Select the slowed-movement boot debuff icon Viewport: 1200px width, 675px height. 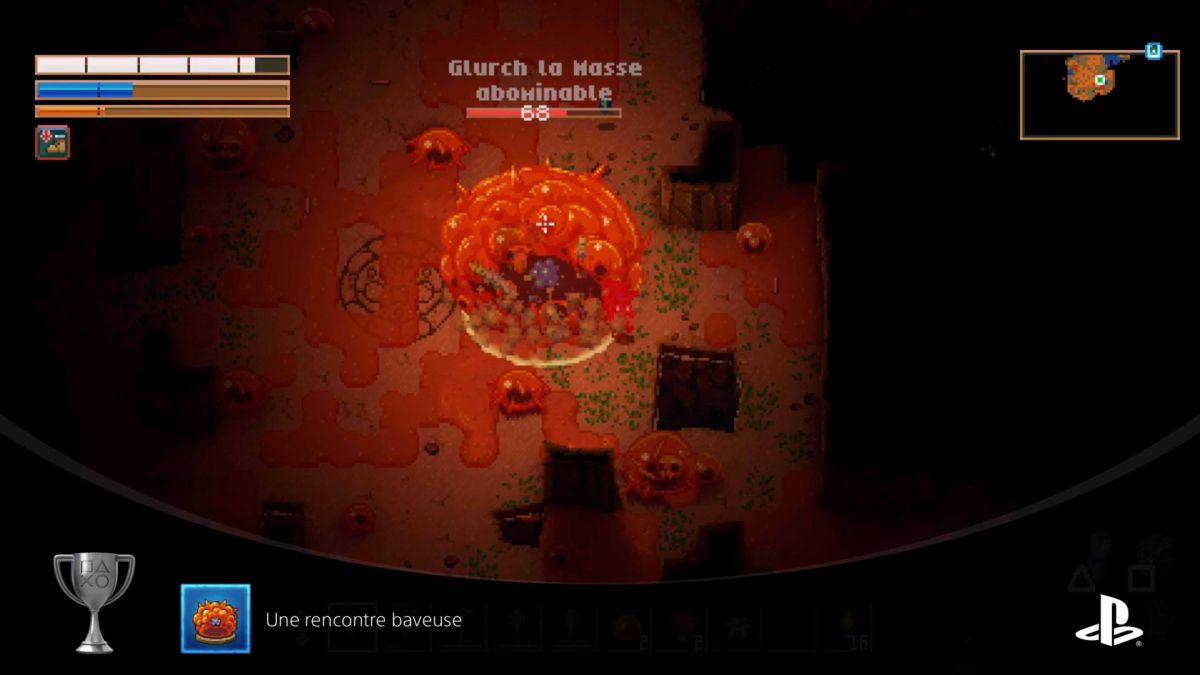point(52,142)
